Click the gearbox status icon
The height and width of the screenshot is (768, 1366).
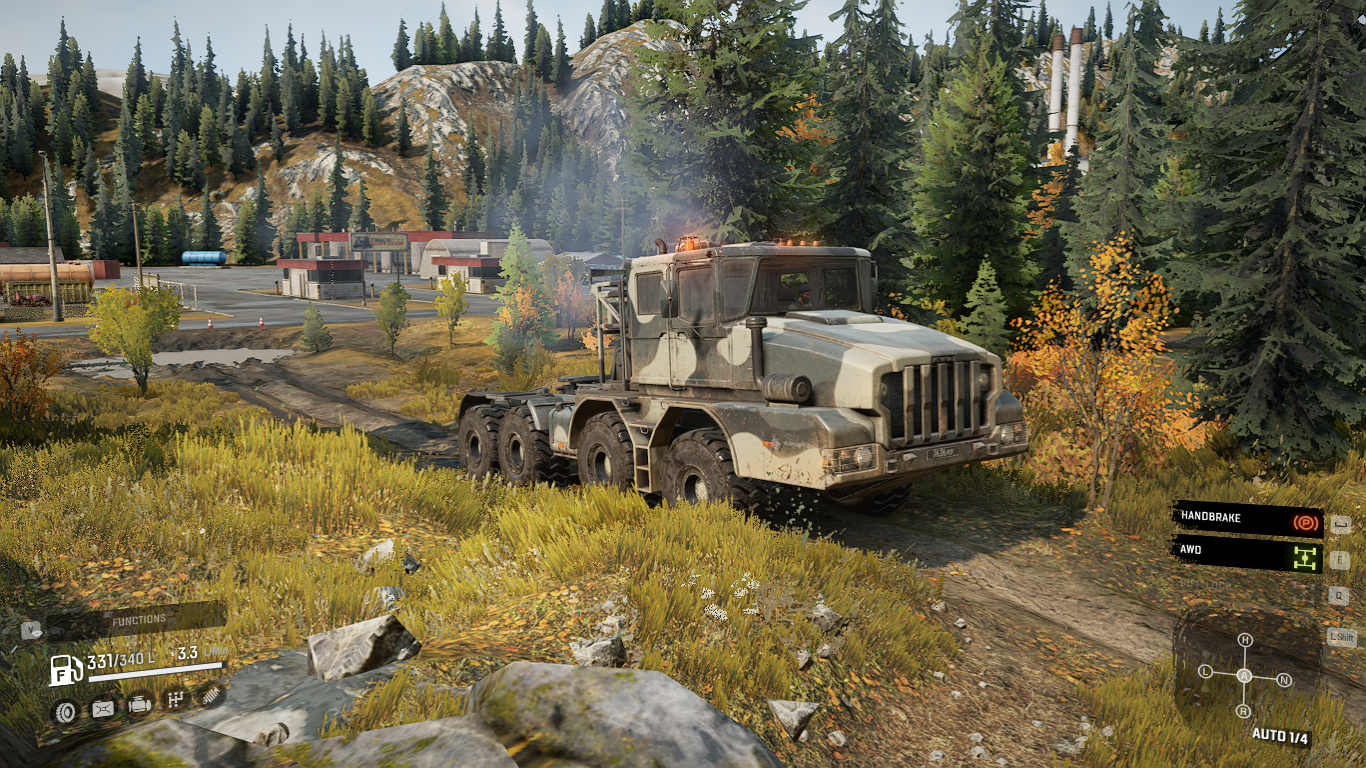[x=175, y=699]
